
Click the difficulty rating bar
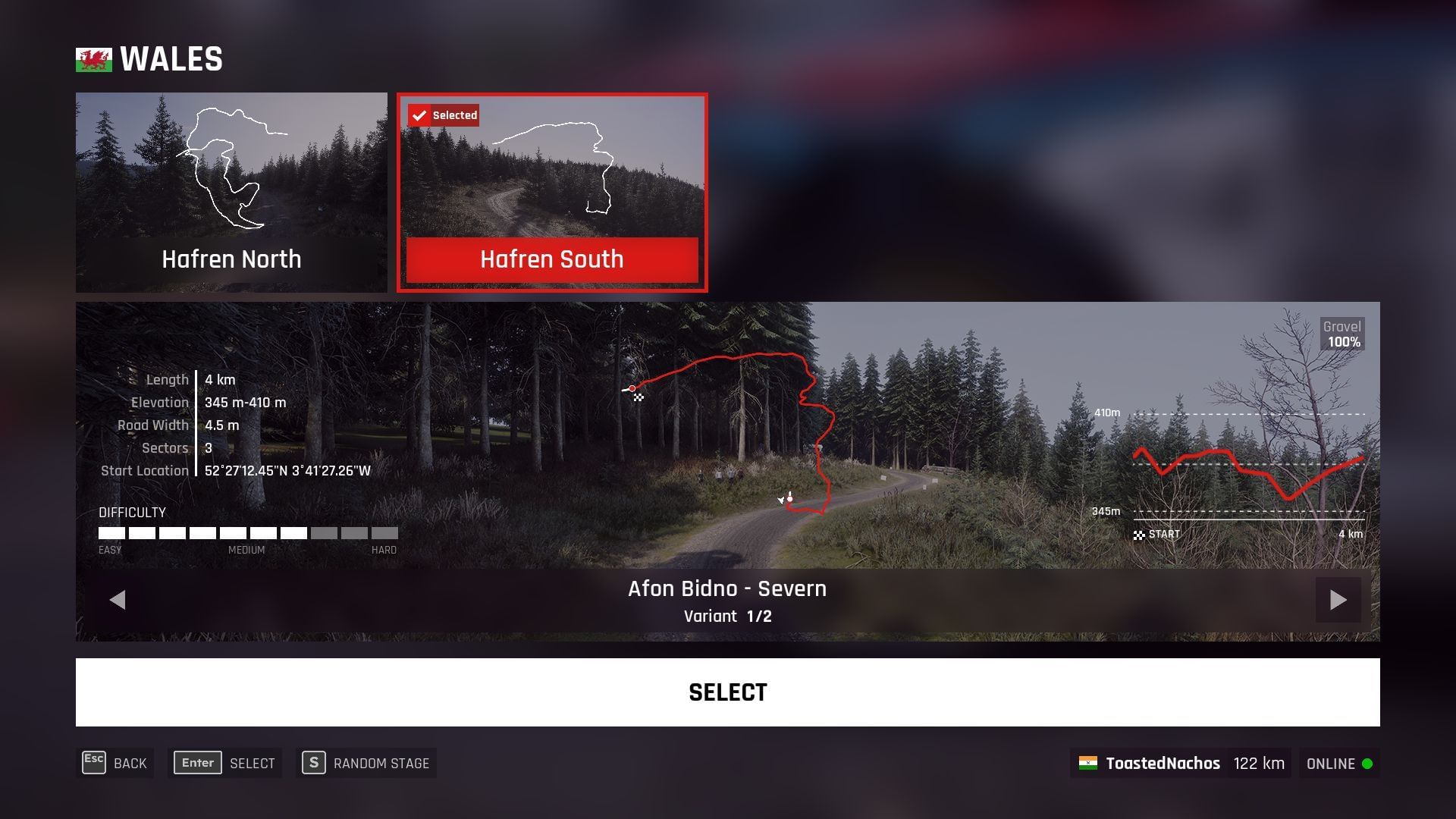point(246,533)
